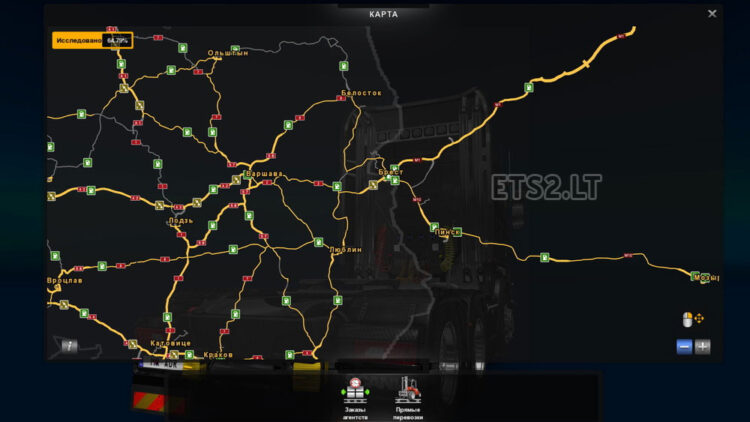The width and height of the screenshot is (750, 422).
Task: Choose the Люблин city on the map
Action: pyautogui.click(x=344, y=249)
